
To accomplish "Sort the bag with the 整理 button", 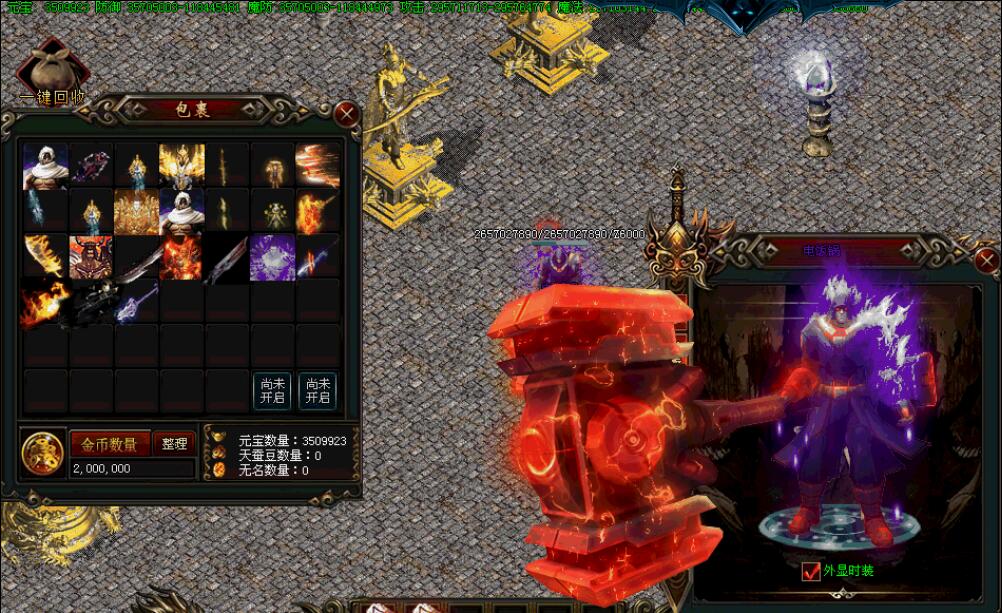I will point(174,444).
